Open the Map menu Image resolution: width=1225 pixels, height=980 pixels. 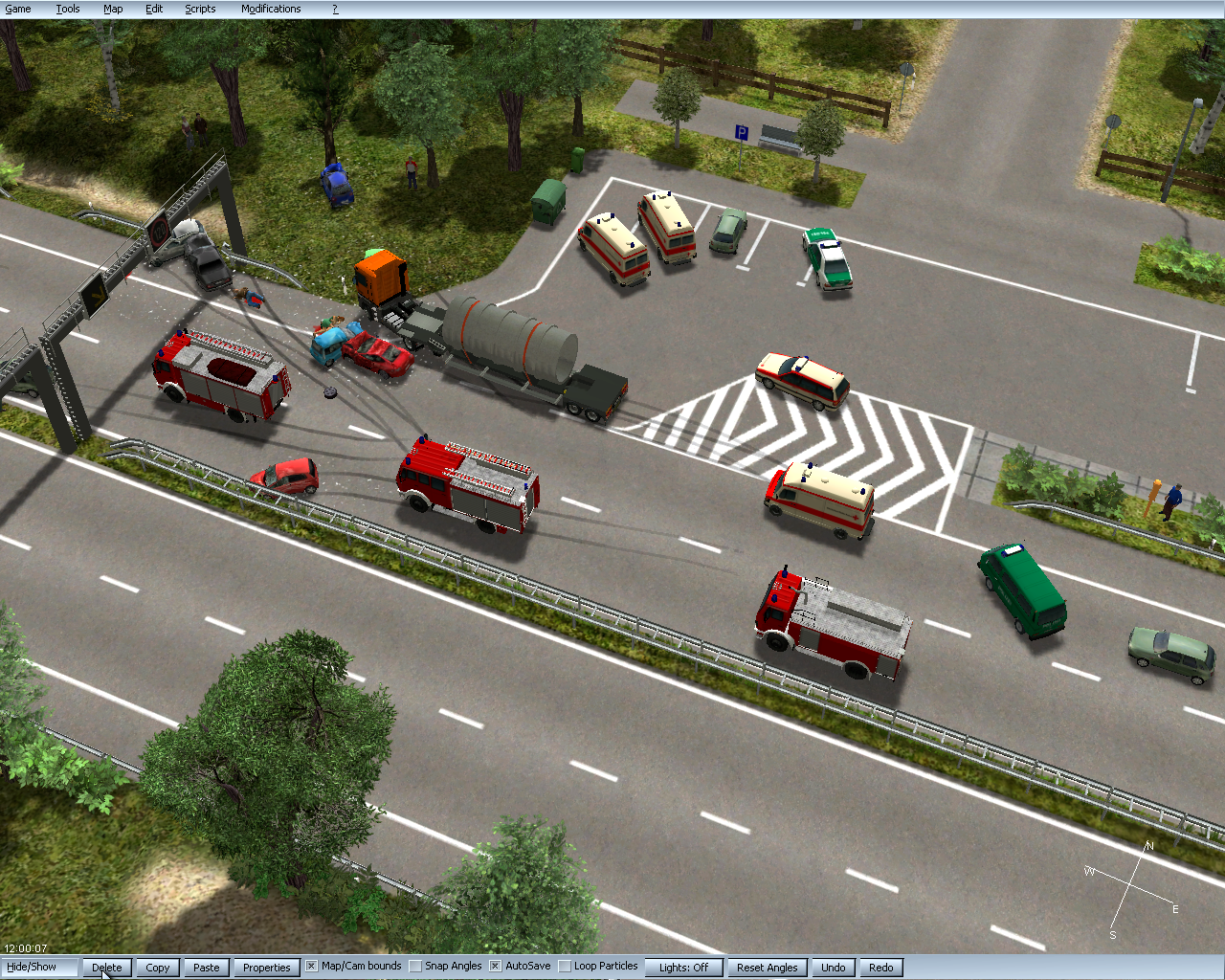[x=113, y=9]
